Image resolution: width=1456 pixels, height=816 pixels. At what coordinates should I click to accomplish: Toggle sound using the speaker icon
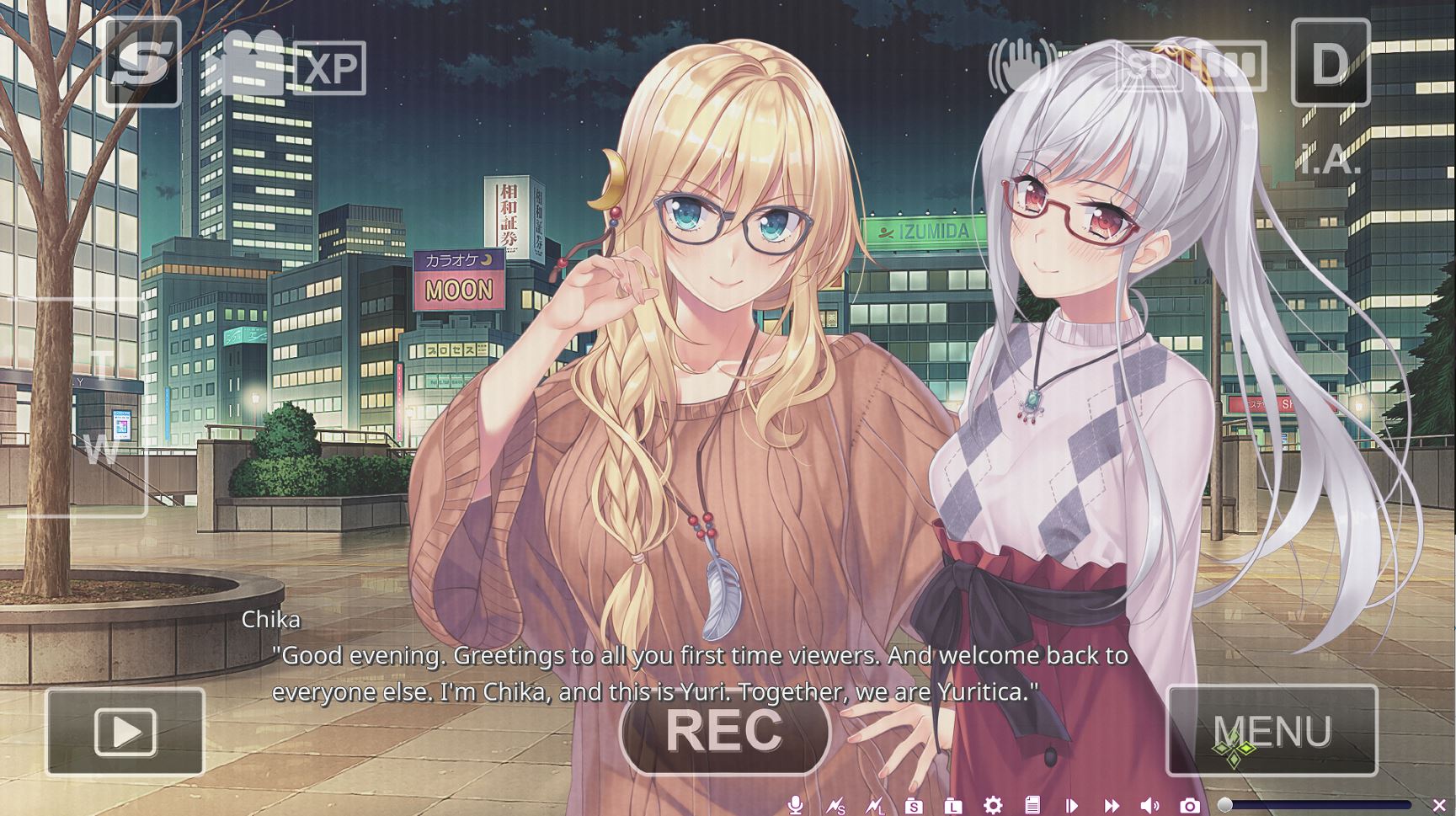[1150, 806]
